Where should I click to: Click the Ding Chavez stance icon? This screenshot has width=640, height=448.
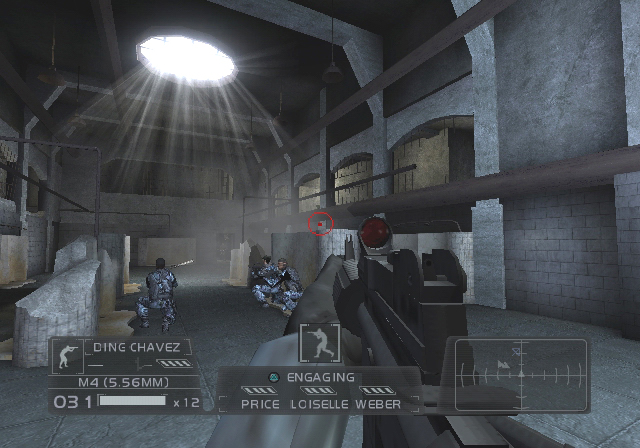point(67,356)
